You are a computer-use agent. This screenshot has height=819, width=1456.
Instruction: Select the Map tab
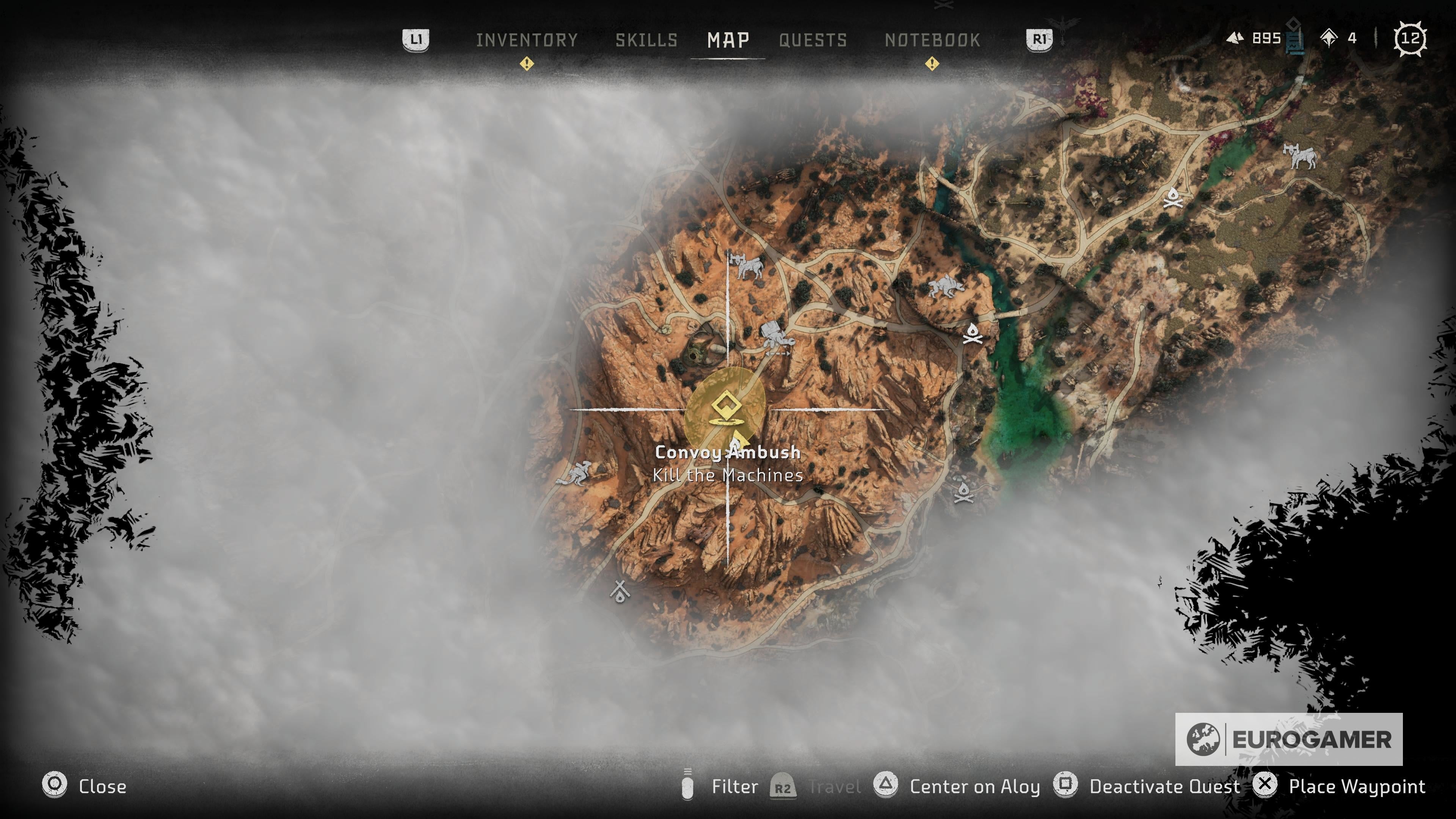point(728,40)
